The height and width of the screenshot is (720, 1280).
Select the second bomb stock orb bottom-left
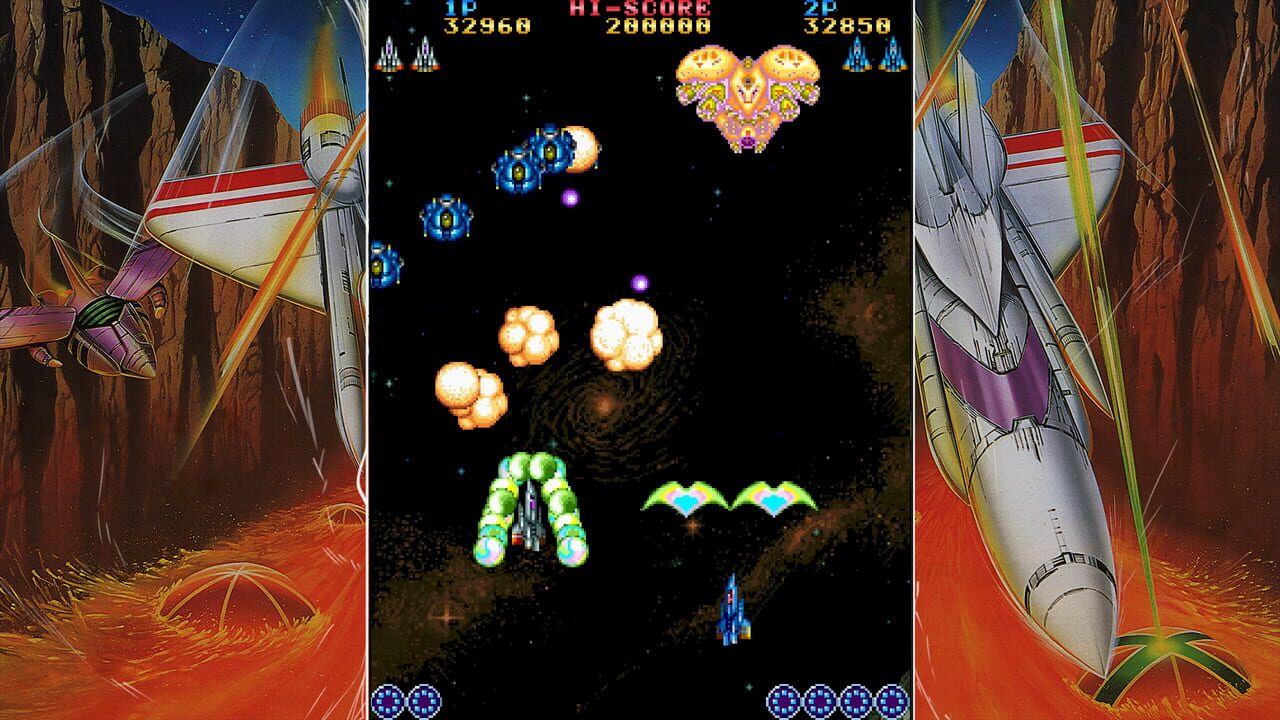423,701
